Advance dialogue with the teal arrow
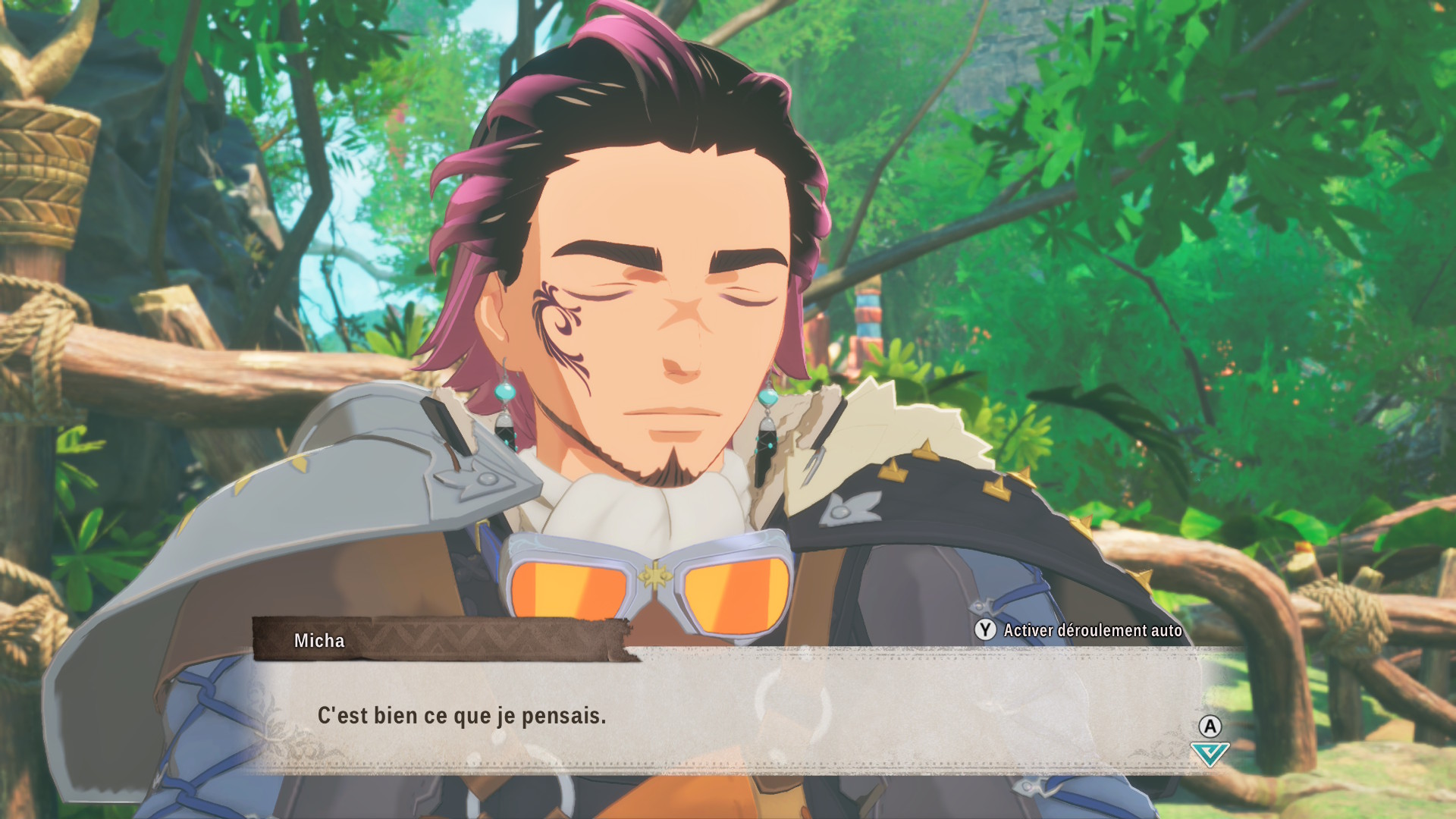The width and height of the screenshot is (1456, 819). tap(1210, 754)
